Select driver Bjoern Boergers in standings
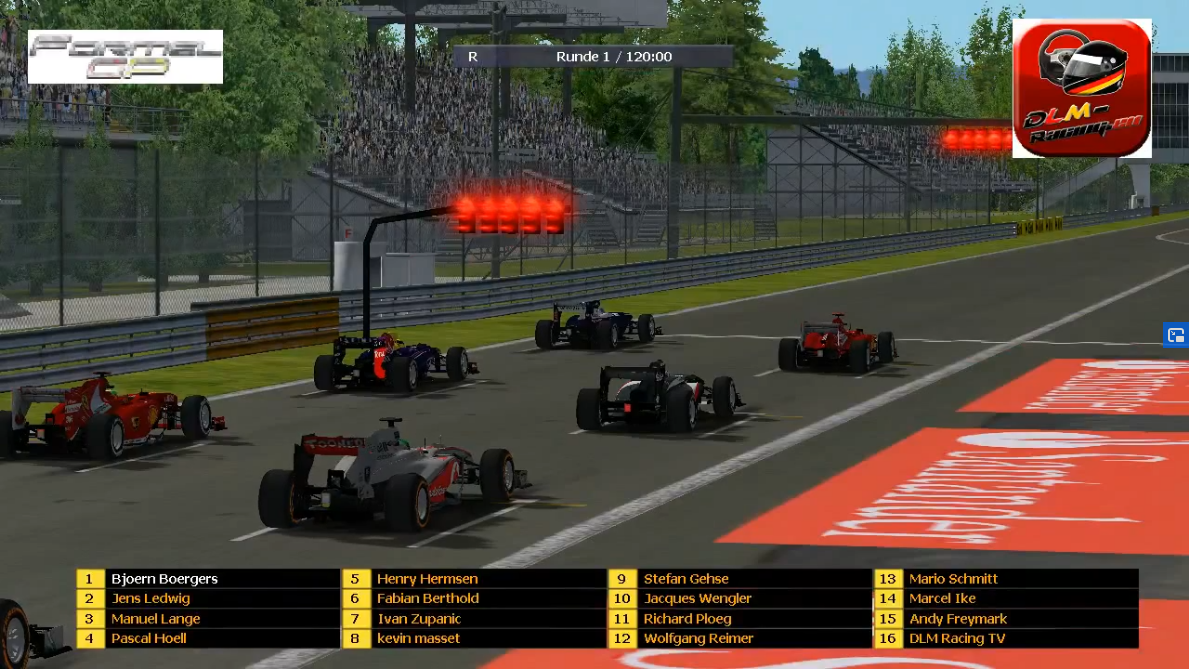This screenshot has width=1189, height=669. click(x=164, y=579)
